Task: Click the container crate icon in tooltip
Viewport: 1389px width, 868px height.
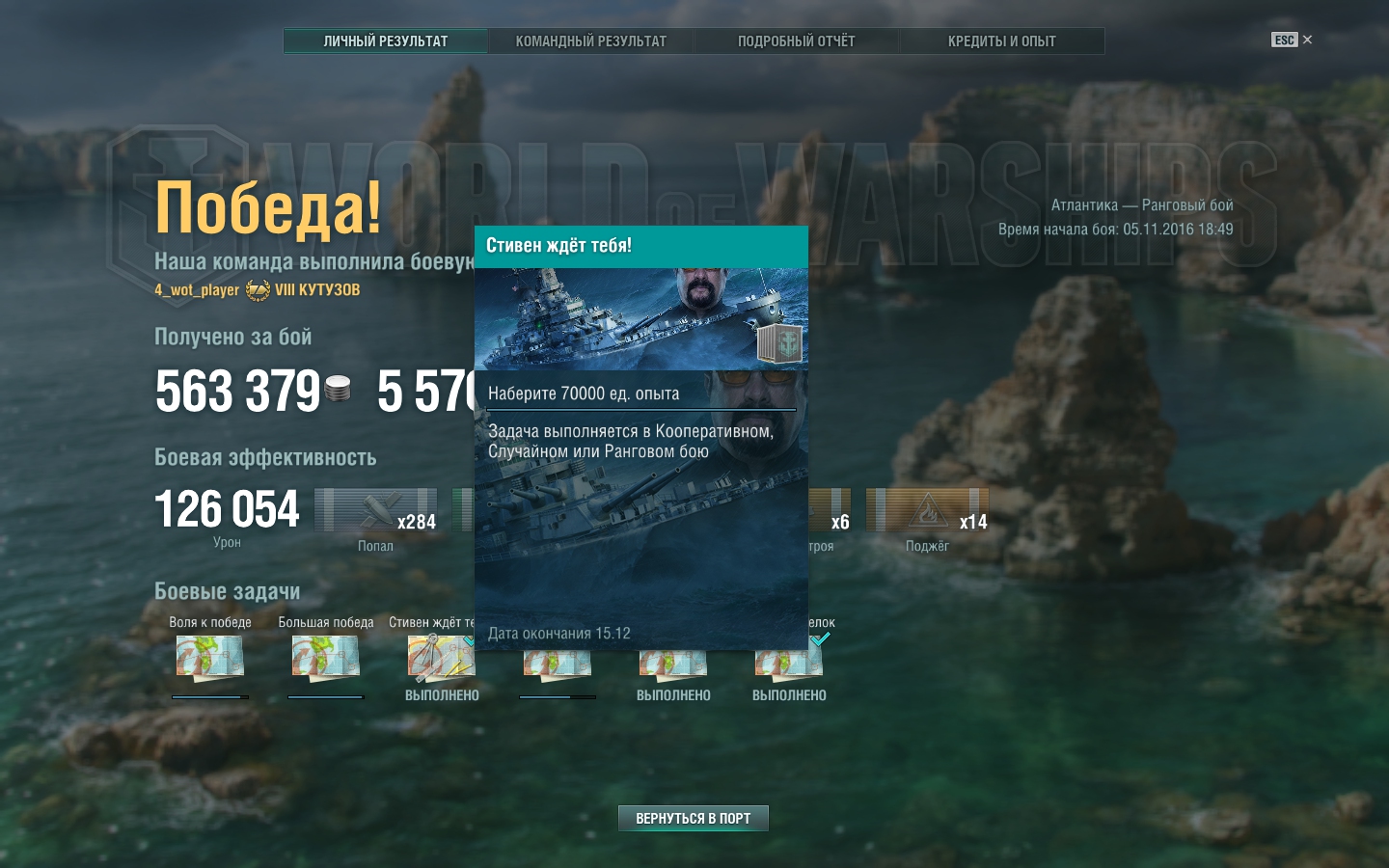Action: coord(778,343)
